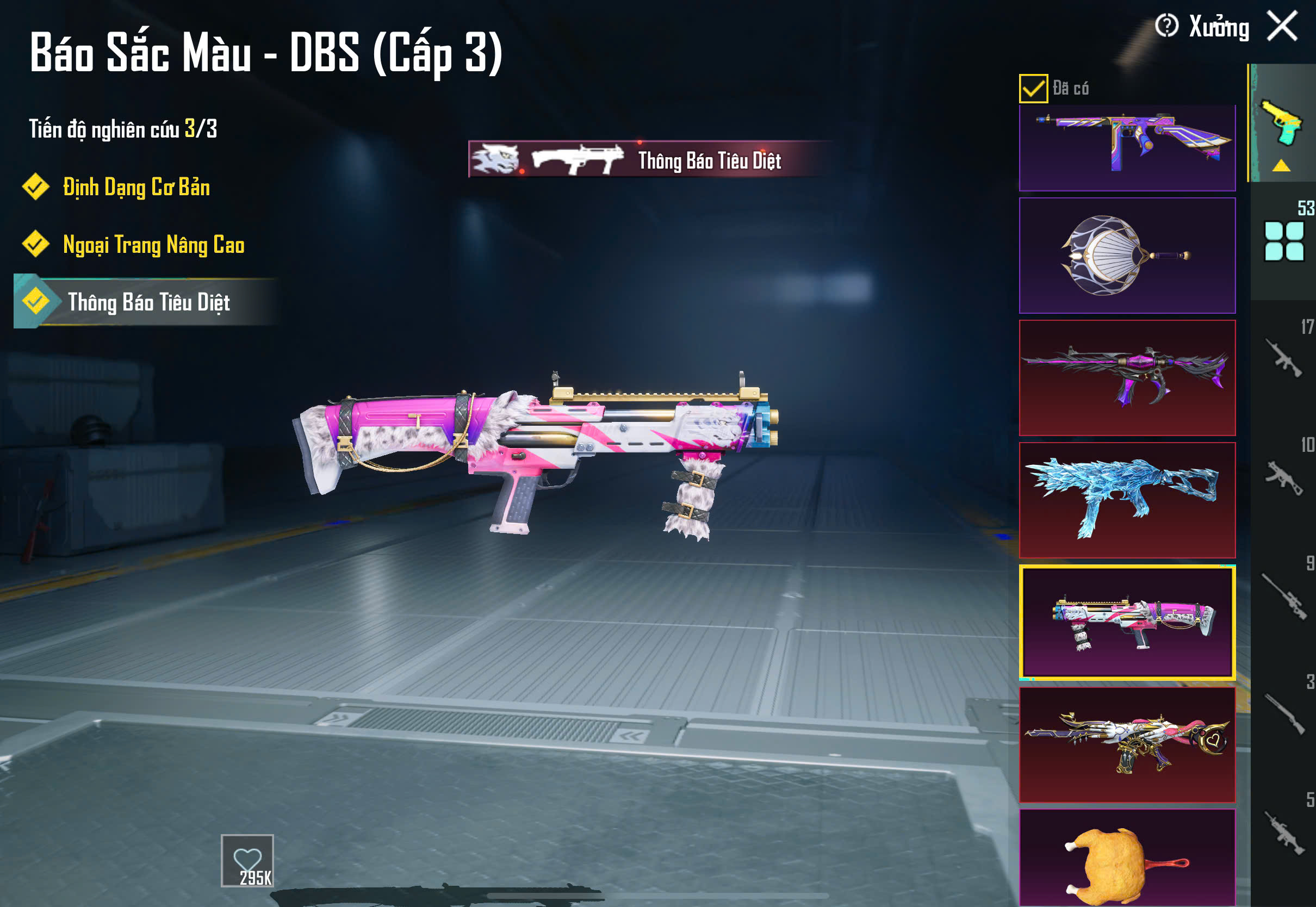This screenshot has height=907, width=1316.
Task: Show all 53 skins with grid icon
Action: click(1283, 241)
